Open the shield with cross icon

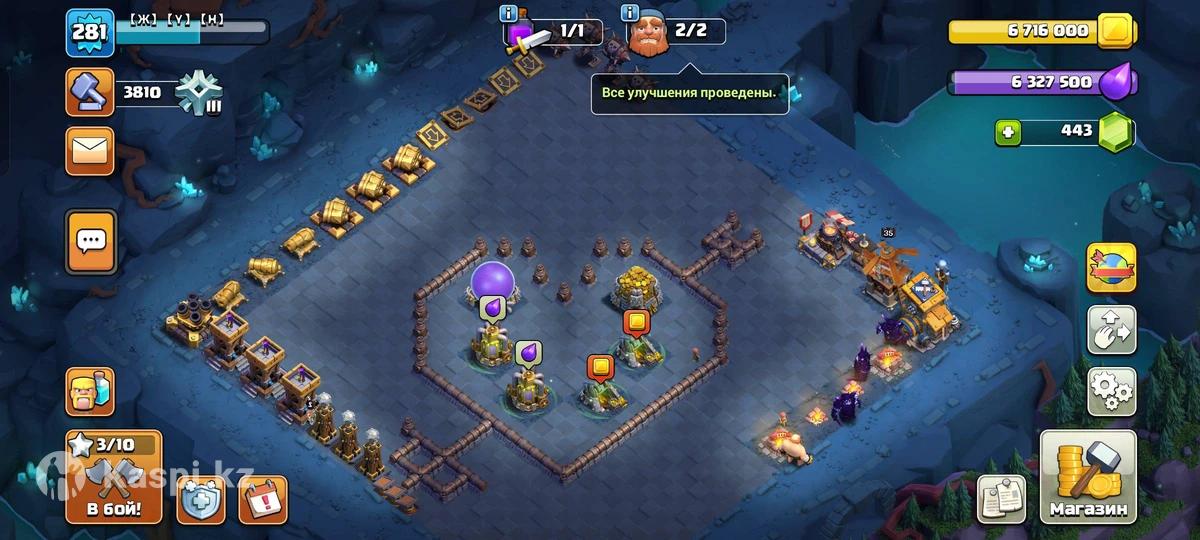201,499
